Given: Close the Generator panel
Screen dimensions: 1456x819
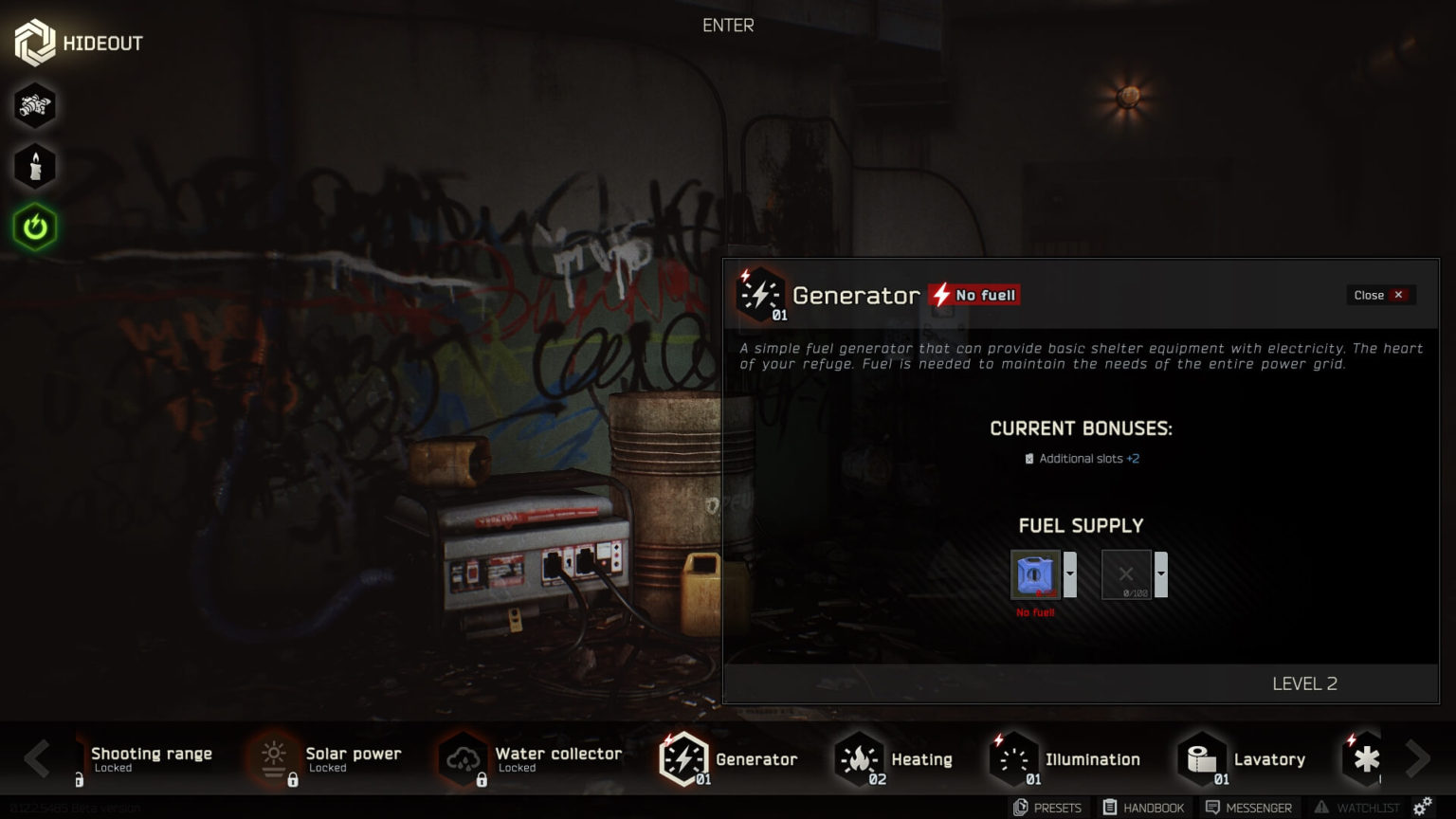Looking at the screenshot, I should click(1379, 295).
